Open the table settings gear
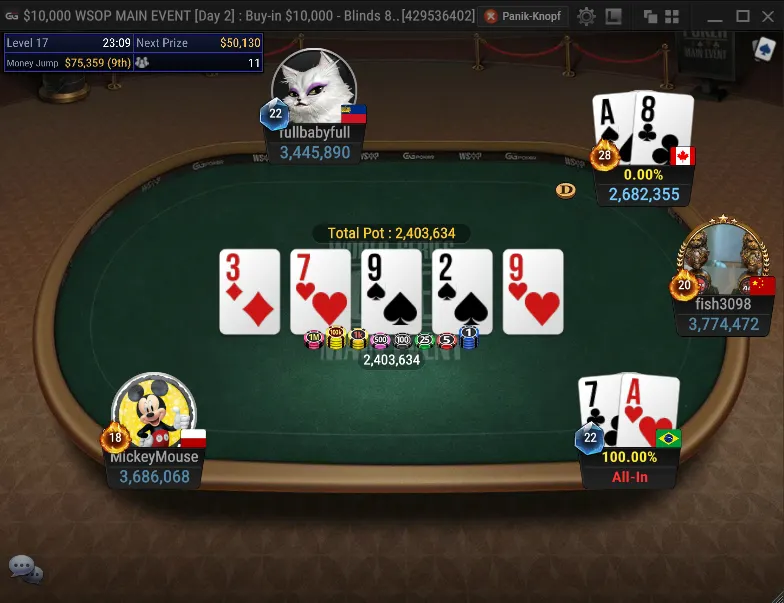 tap(587, 16)
